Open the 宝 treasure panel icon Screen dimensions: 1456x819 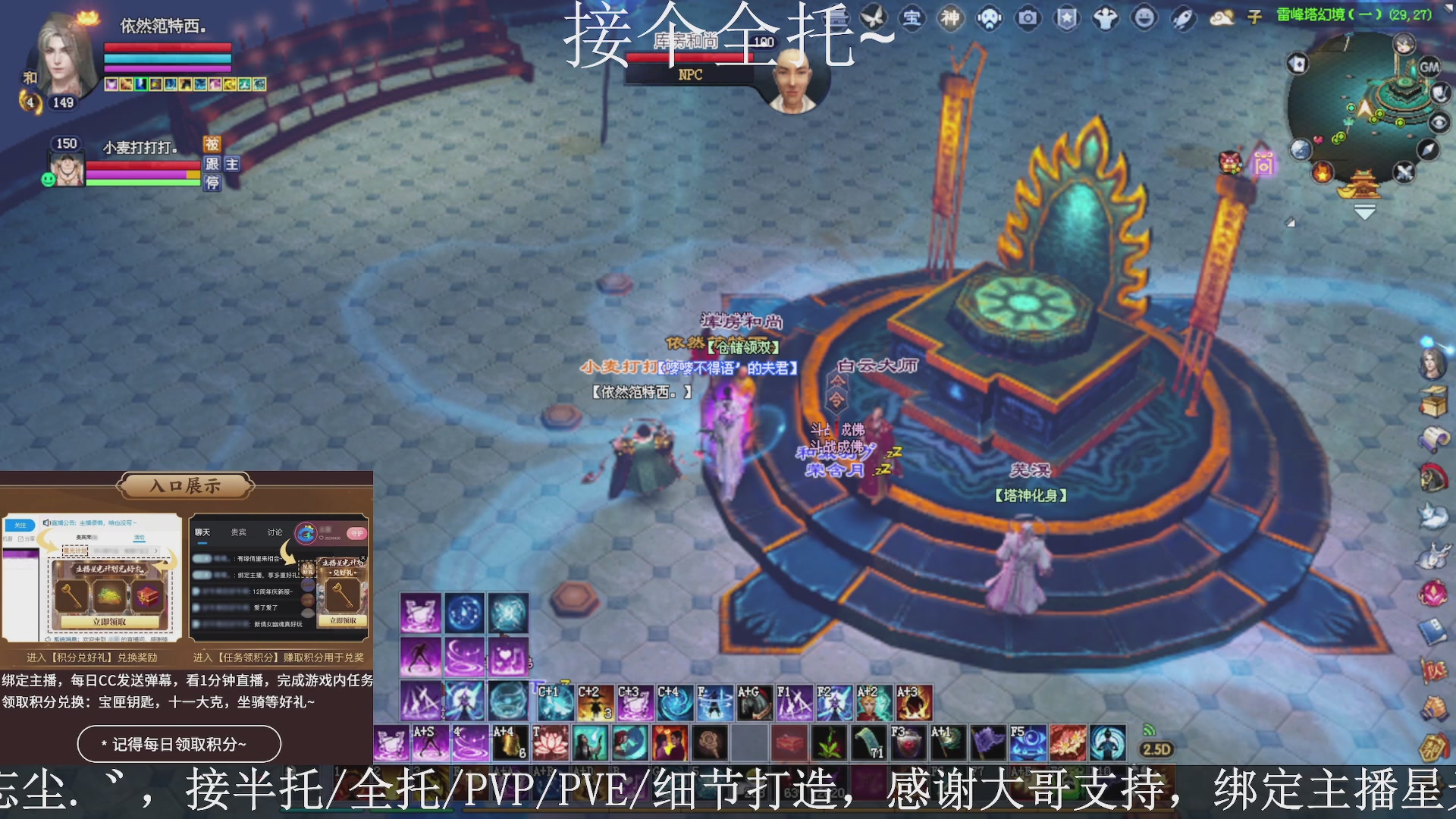912,19
